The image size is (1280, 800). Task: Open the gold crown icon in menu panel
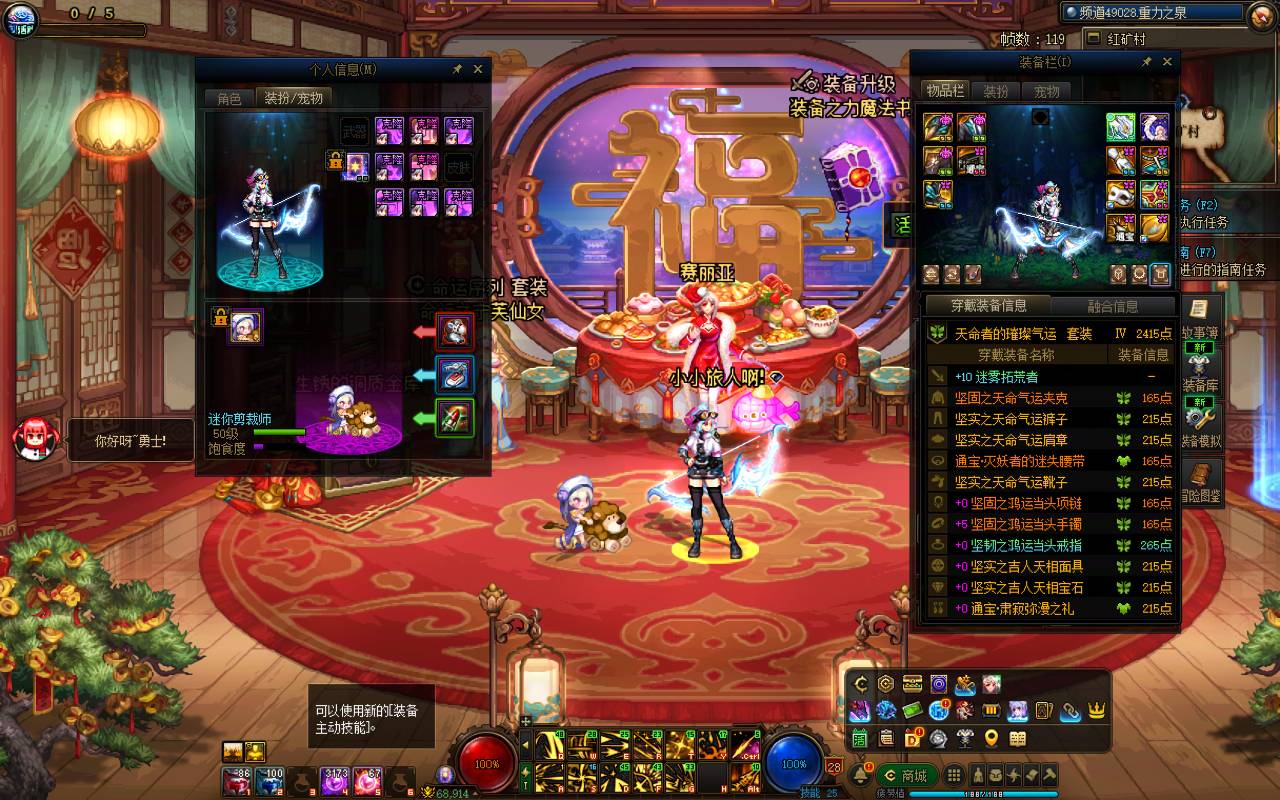[x=1096, y=711]
